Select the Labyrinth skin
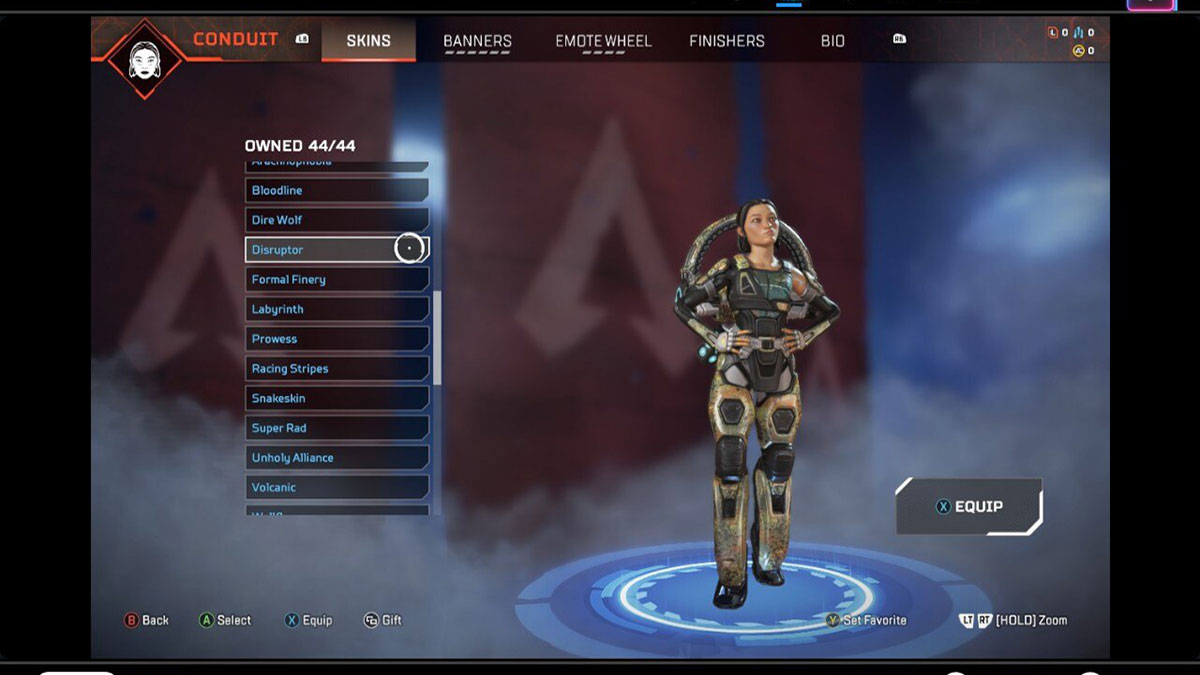1200x675 pixels. tap(336, 310)
